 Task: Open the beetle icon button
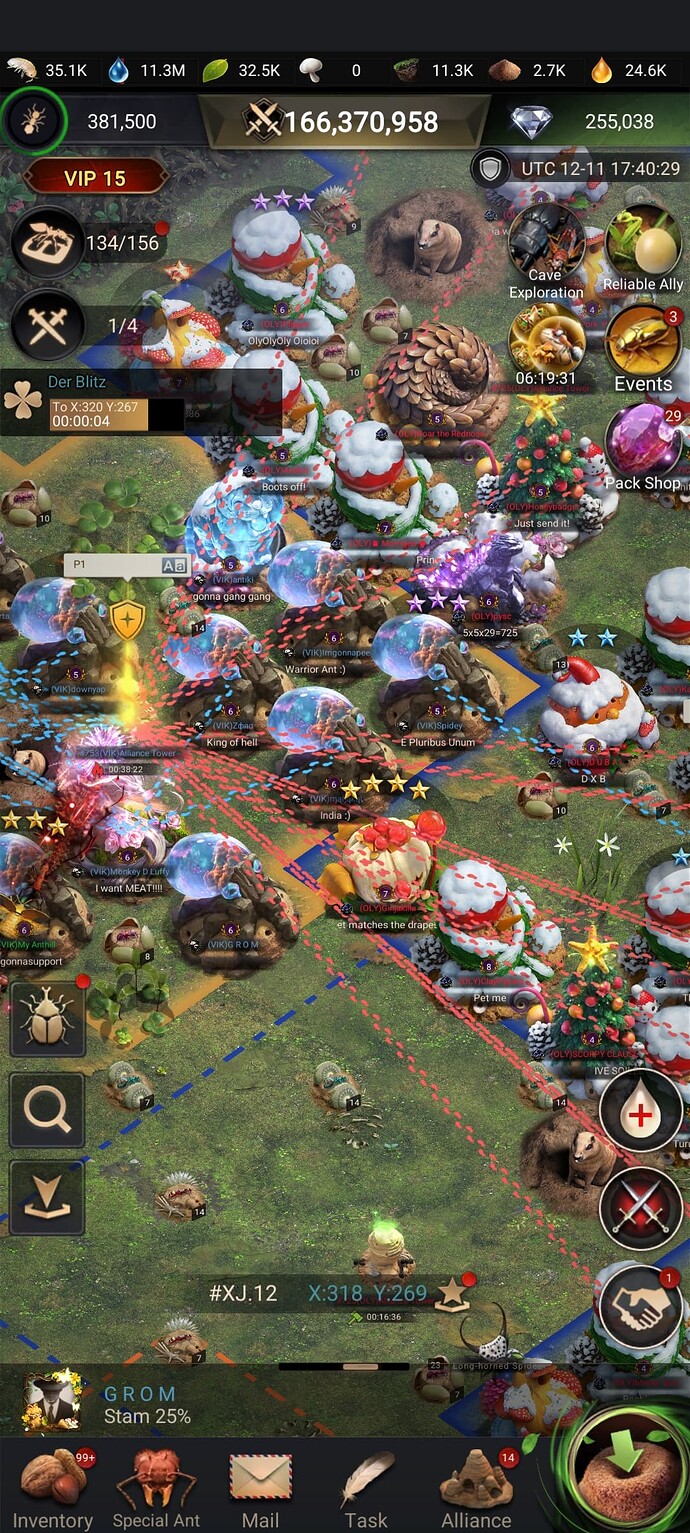47,1019
